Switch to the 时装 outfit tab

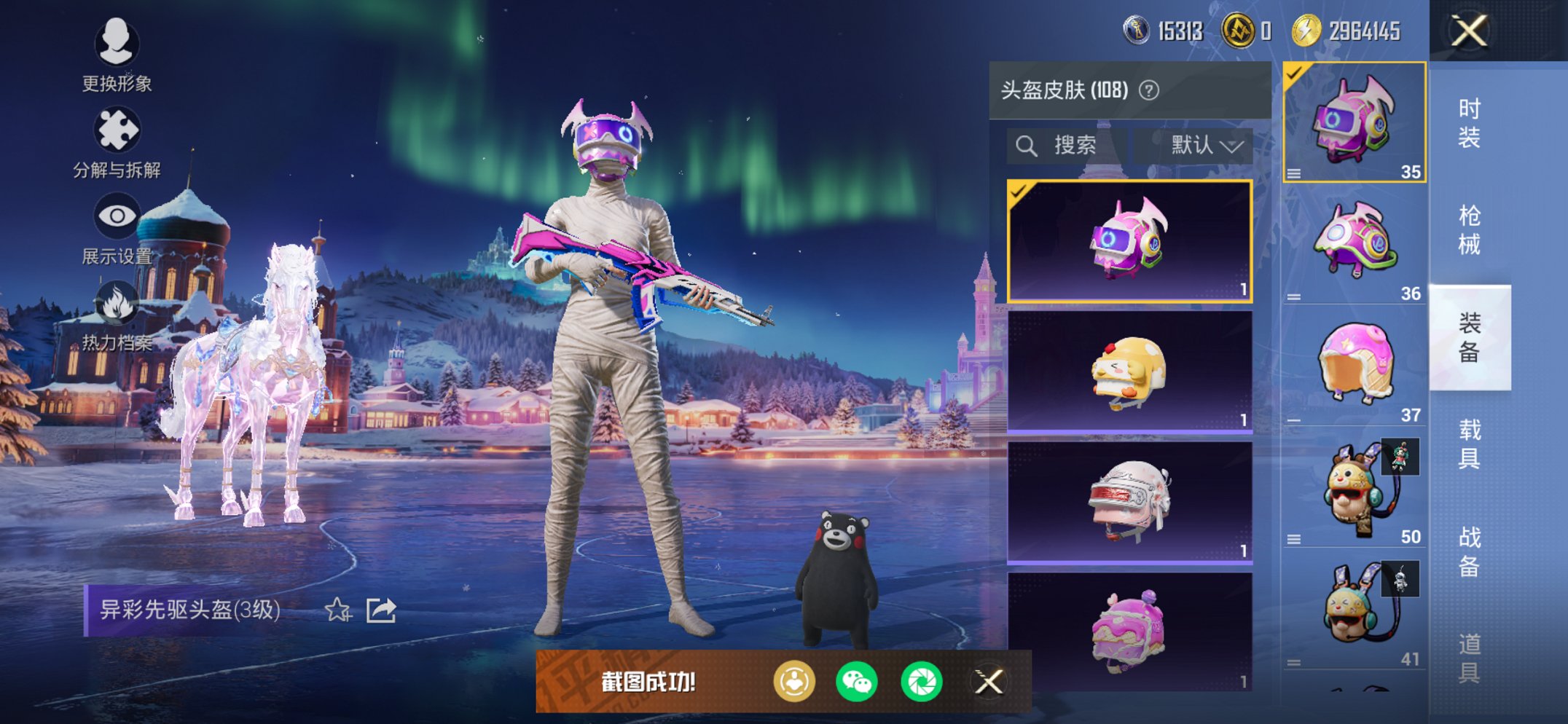(x=1469, y=122)
